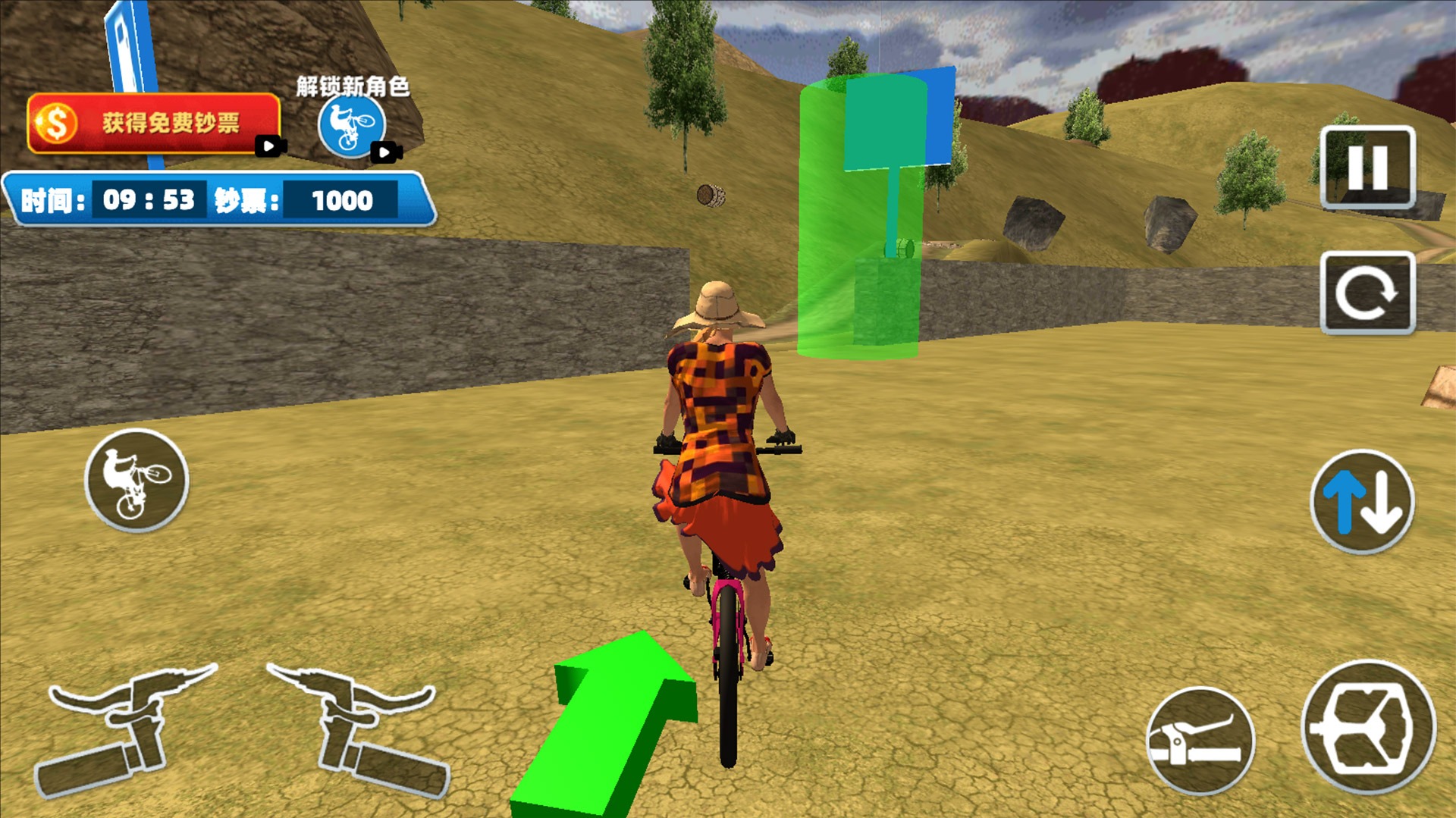
Task: Hit the circular arrow reset button
Action: (x=1367, y=293)
